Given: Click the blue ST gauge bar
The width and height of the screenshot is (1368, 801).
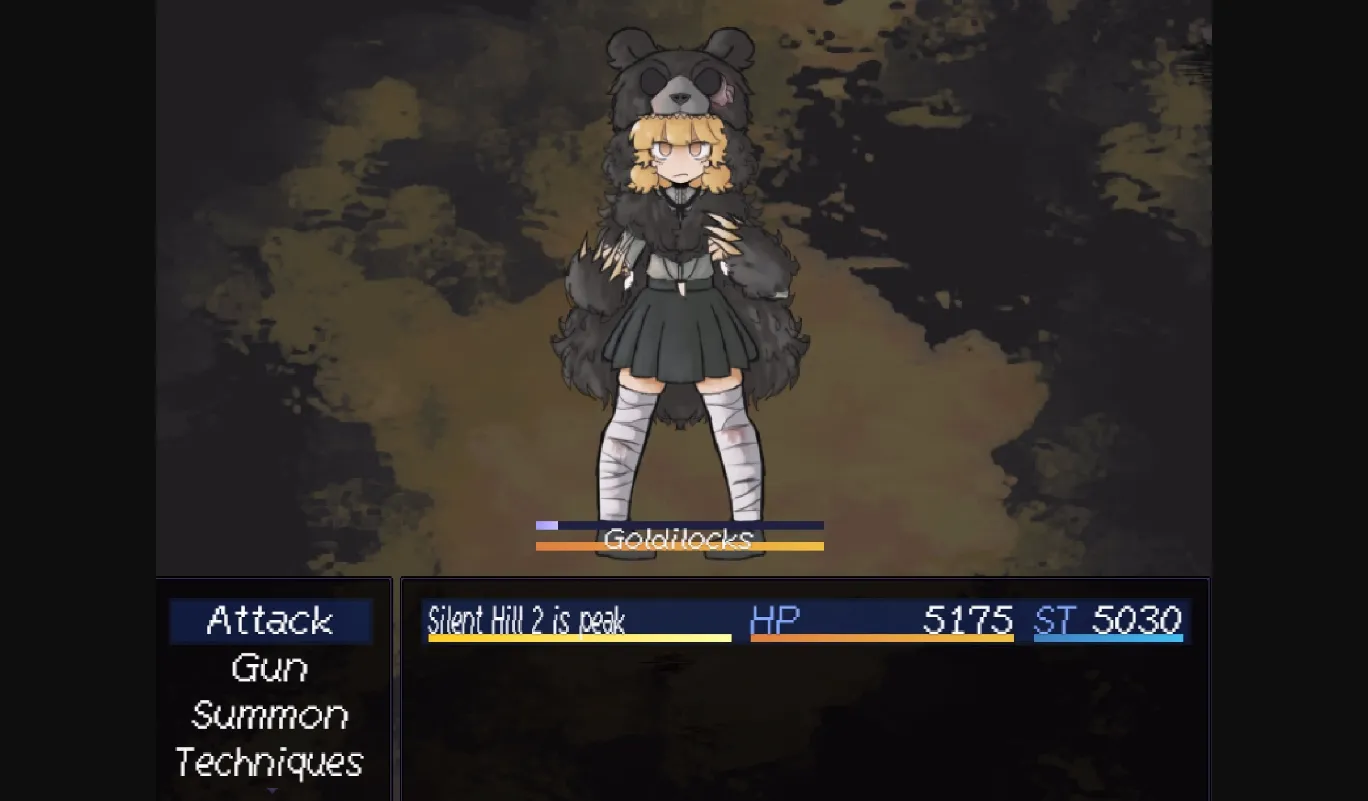Looking at the screenshot, I should pos(1110,637).
